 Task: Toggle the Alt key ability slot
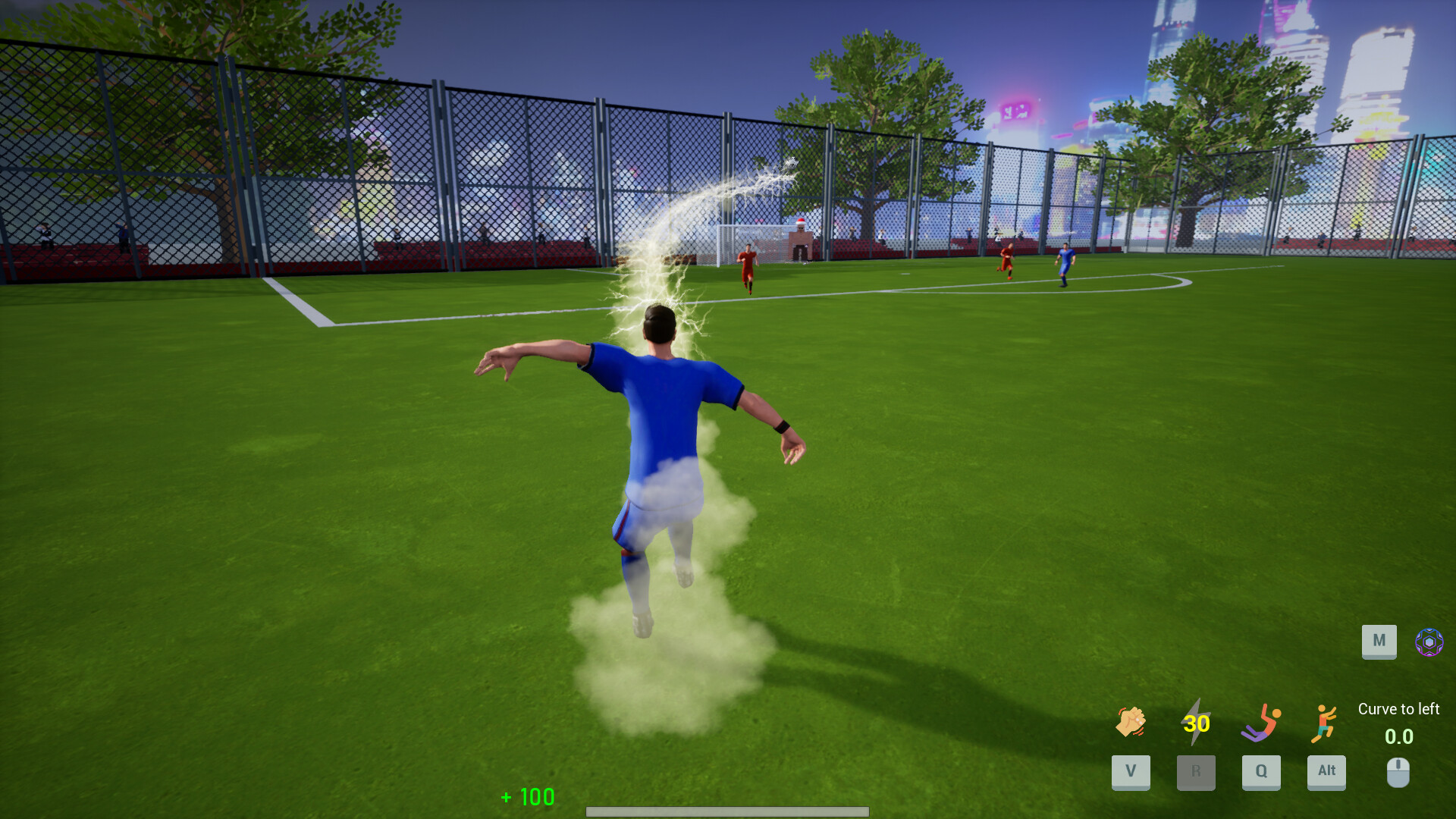pos(1326,772)
